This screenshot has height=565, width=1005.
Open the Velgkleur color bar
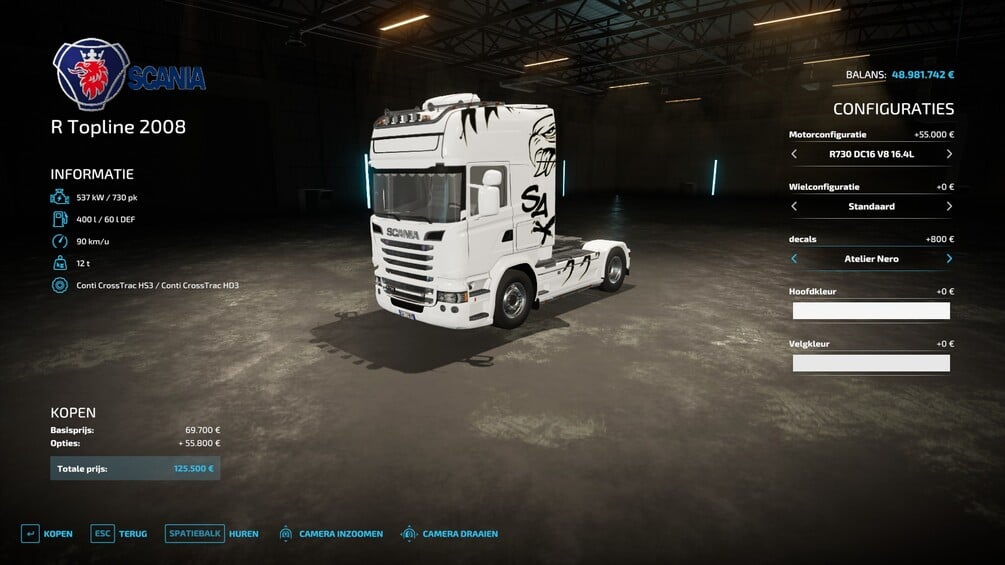(x=871, y=363)
